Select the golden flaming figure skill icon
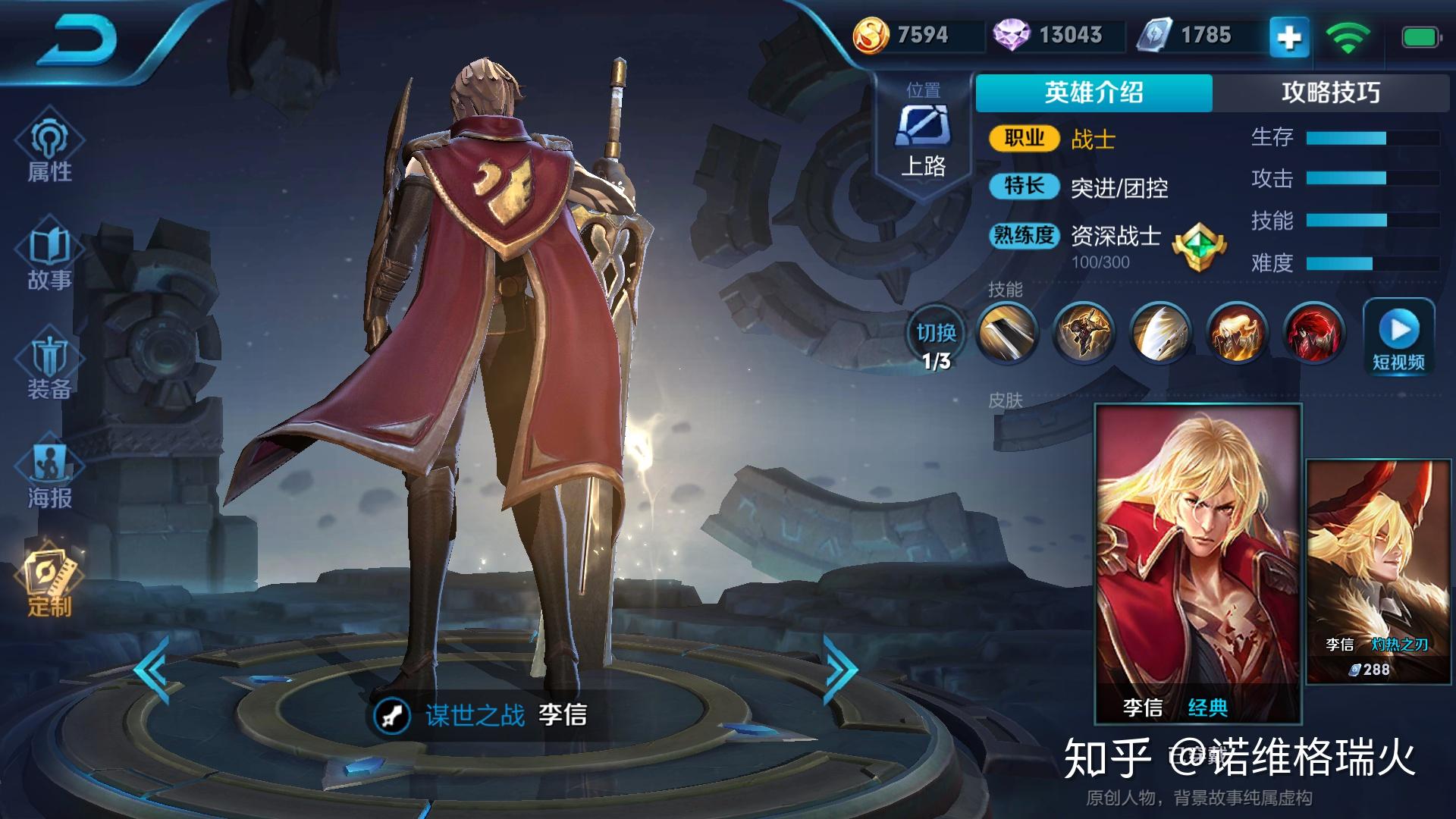Viewport: 1456px width, 819px height. [1237, 334]
